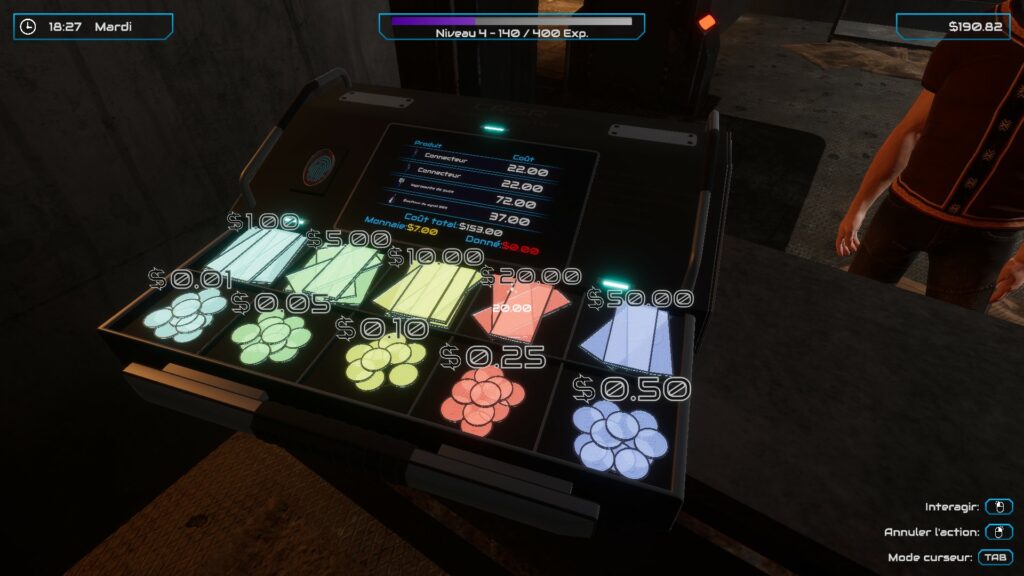The width and height of the screenshot is (1024, 576).
Task: Choose the $0.50 coin pile
Action: [620, 438]
